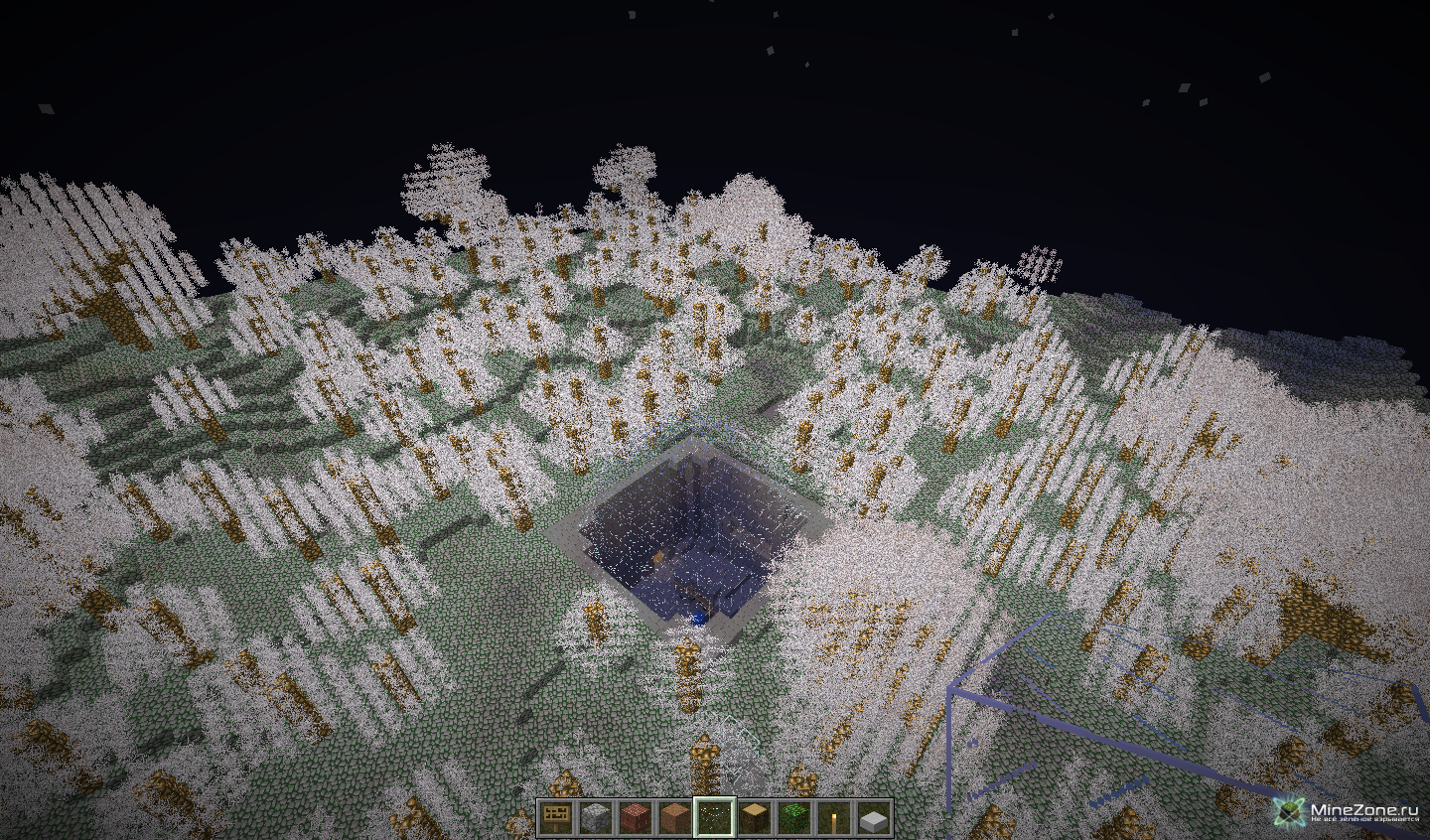Pick the brown dirt block slot
The height and width of the screenshot is (840, 1430).
click(x=674, y=817)
